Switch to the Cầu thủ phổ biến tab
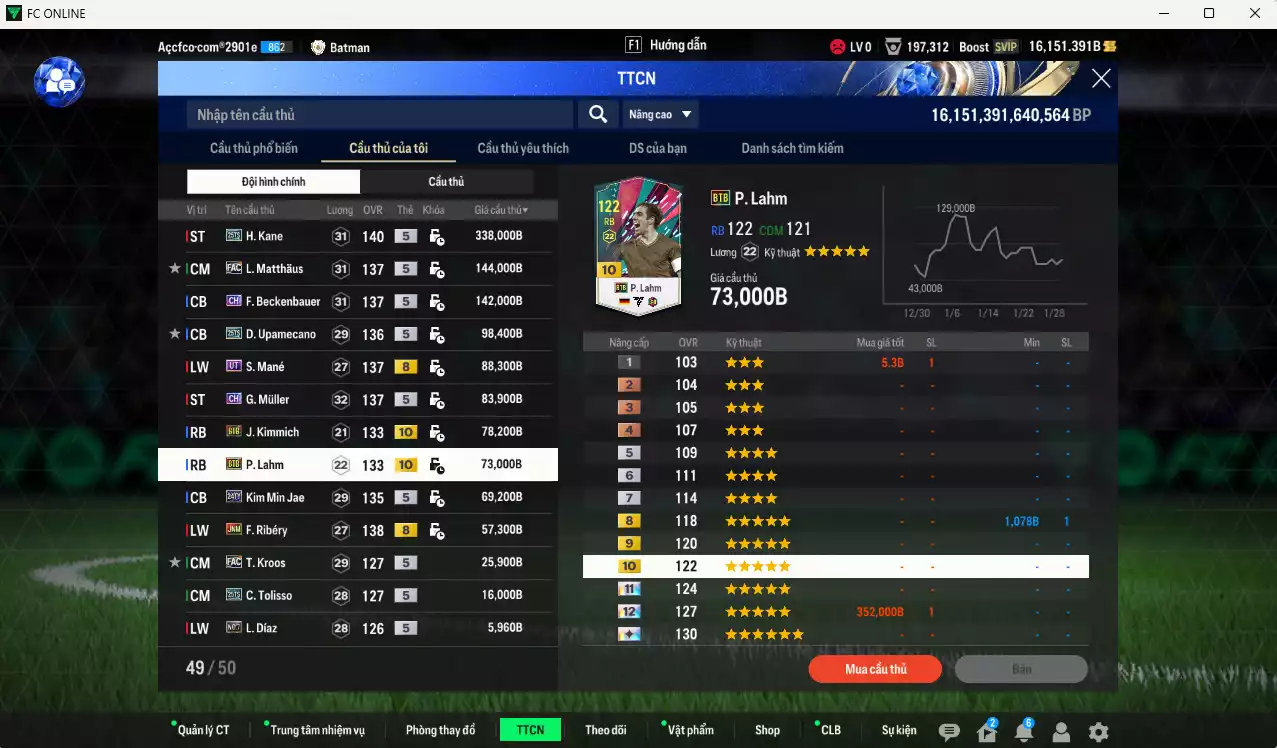Screen dimensions: 1277x748 click(254, 148)
